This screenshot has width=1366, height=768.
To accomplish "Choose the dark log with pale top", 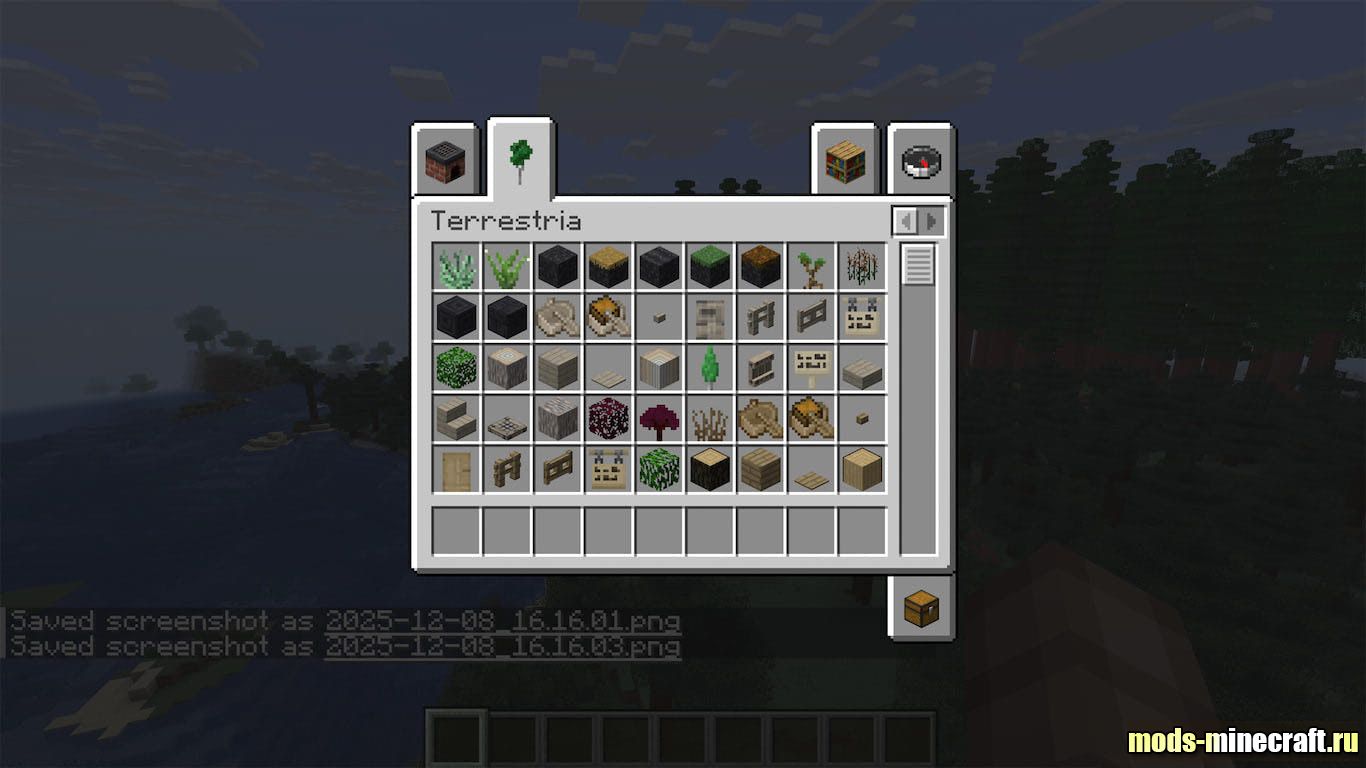I will click(x=710, y=469).
